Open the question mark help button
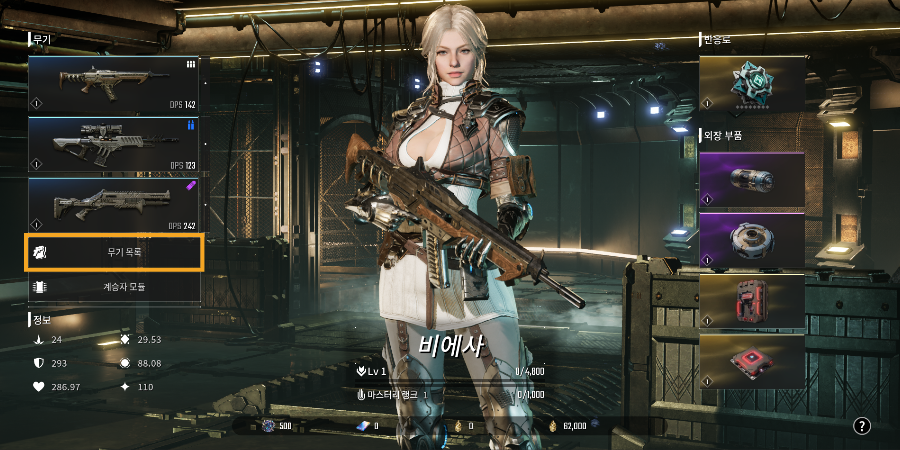Image resolution: width=900 pixels, height=450 pixels. pos(862,426)
